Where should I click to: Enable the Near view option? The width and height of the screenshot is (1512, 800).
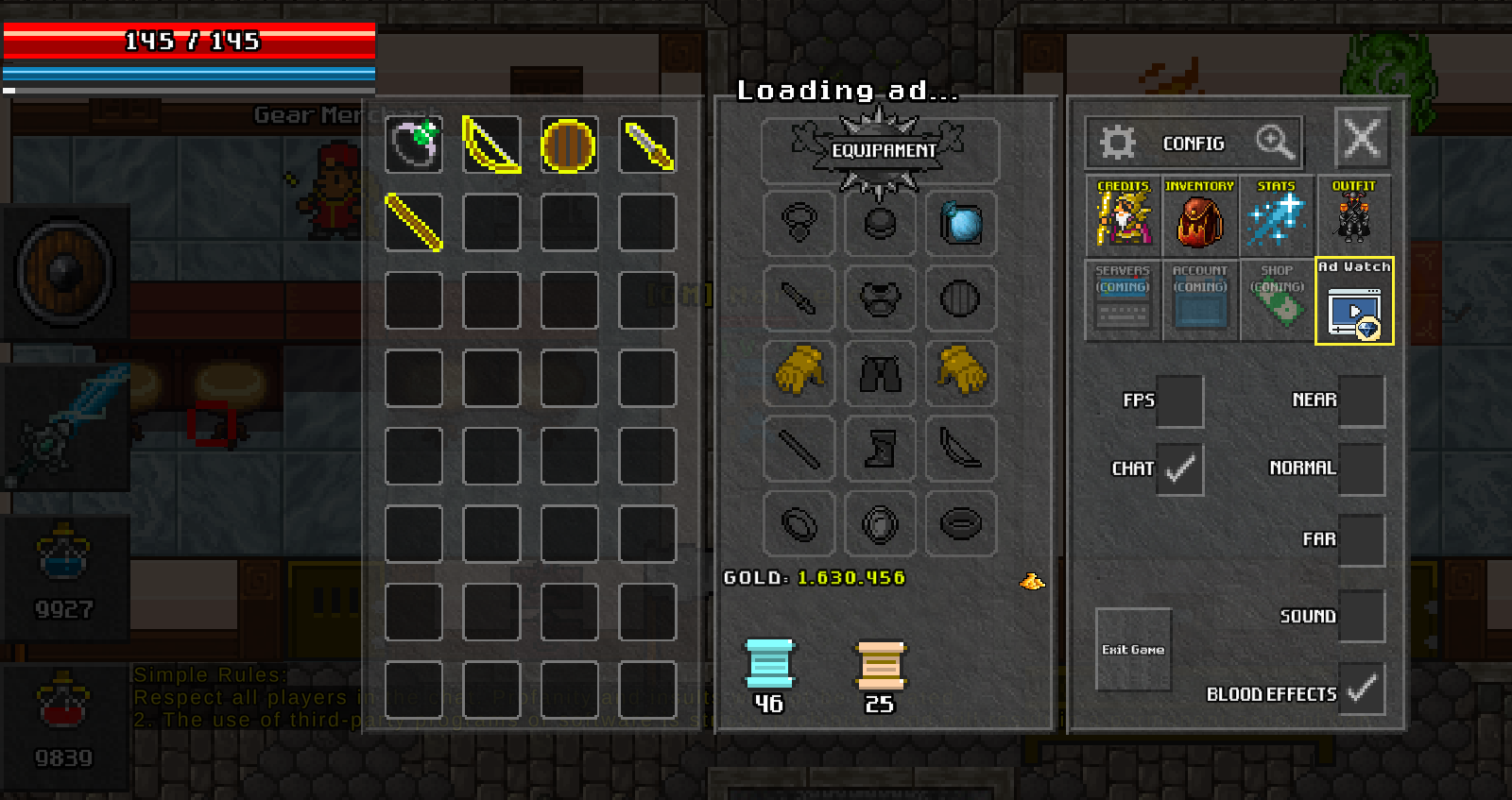[1361, 400]
